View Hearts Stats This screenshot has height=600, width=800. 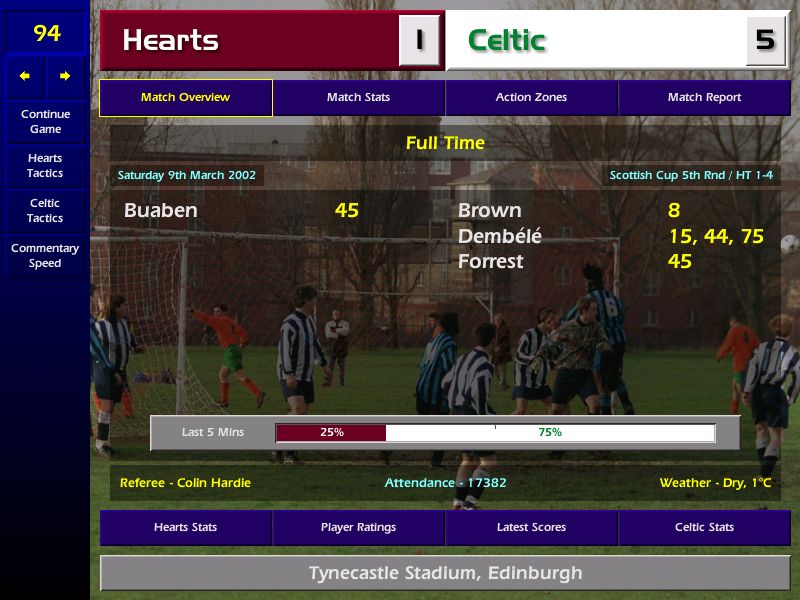[185, 527]
